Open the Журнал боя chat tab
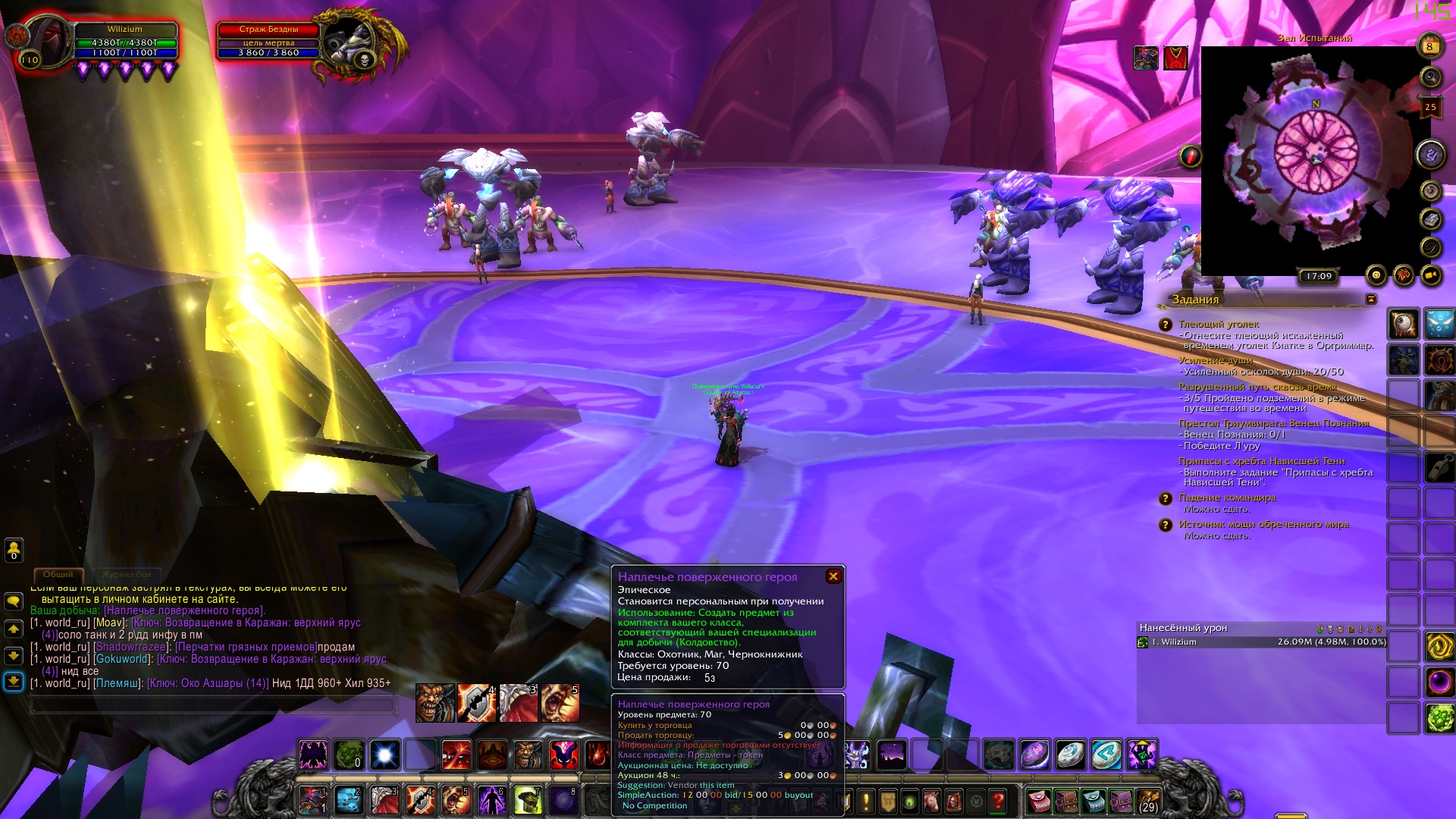 (x=127, y=575)
